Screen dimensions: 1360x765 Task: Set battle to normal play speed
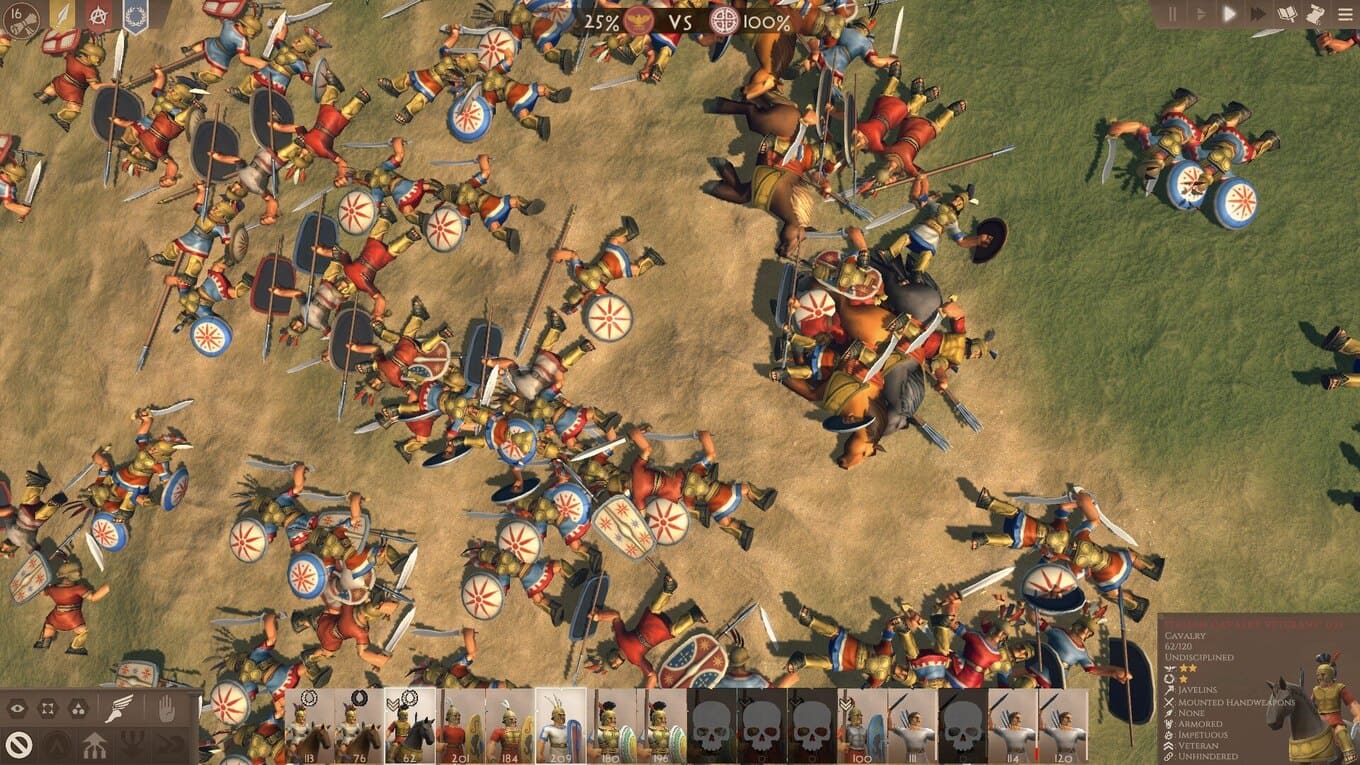coord(1230,14)
